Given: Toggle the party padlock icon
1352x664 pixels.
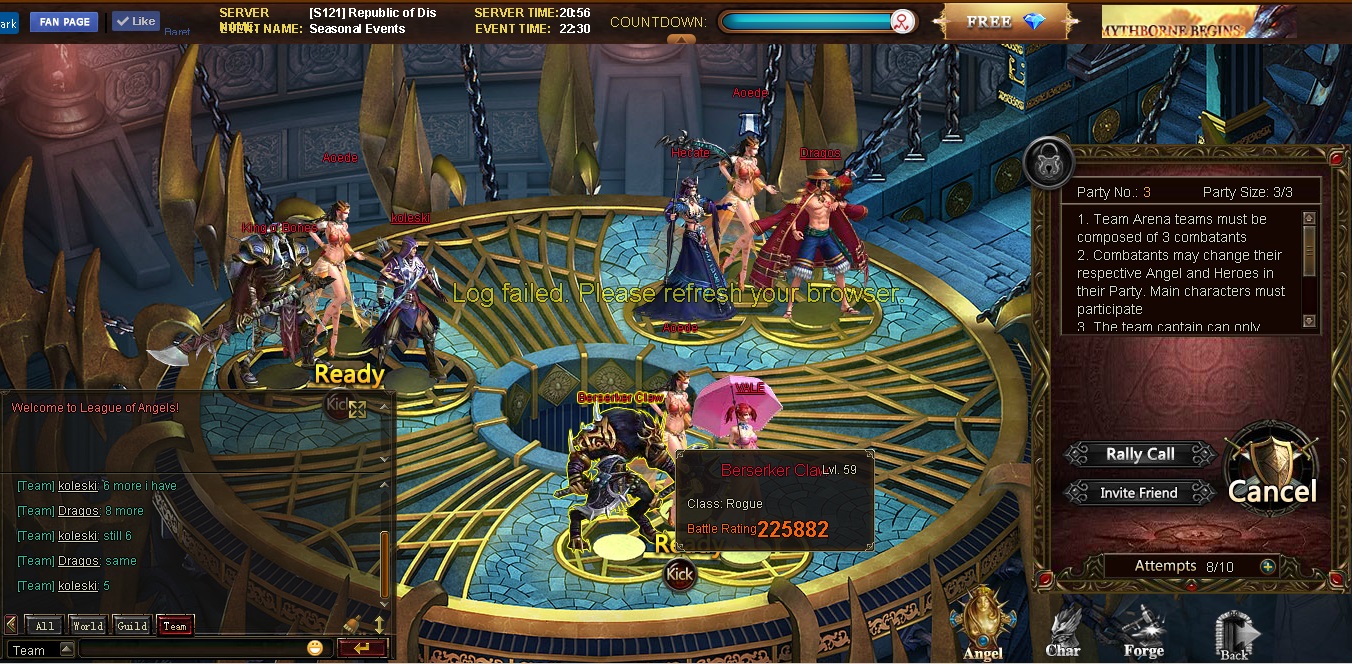Looking at the screenshot, I should 1048,164.
